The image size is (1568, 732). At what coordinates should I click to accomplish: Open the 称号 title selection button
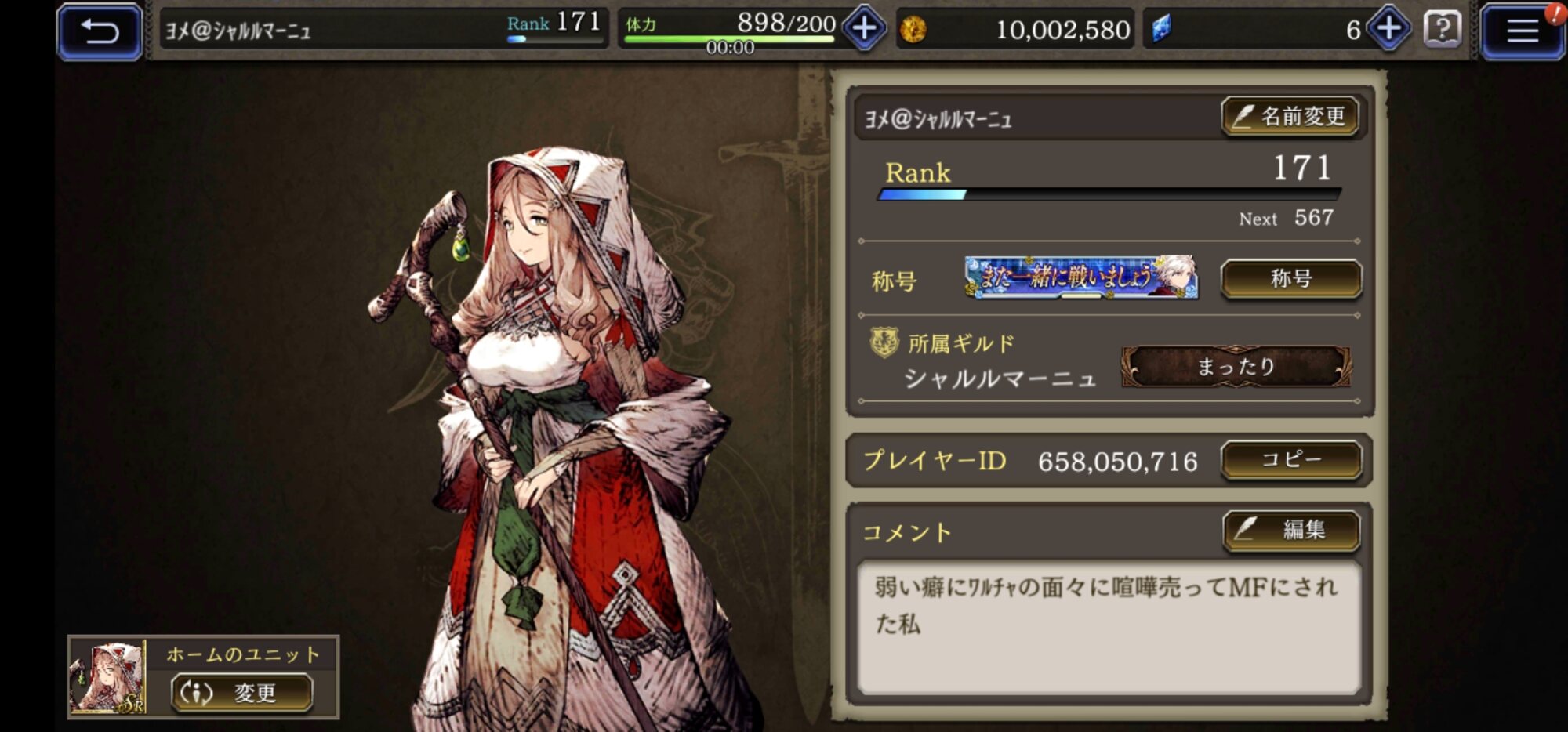point(1291,279)
